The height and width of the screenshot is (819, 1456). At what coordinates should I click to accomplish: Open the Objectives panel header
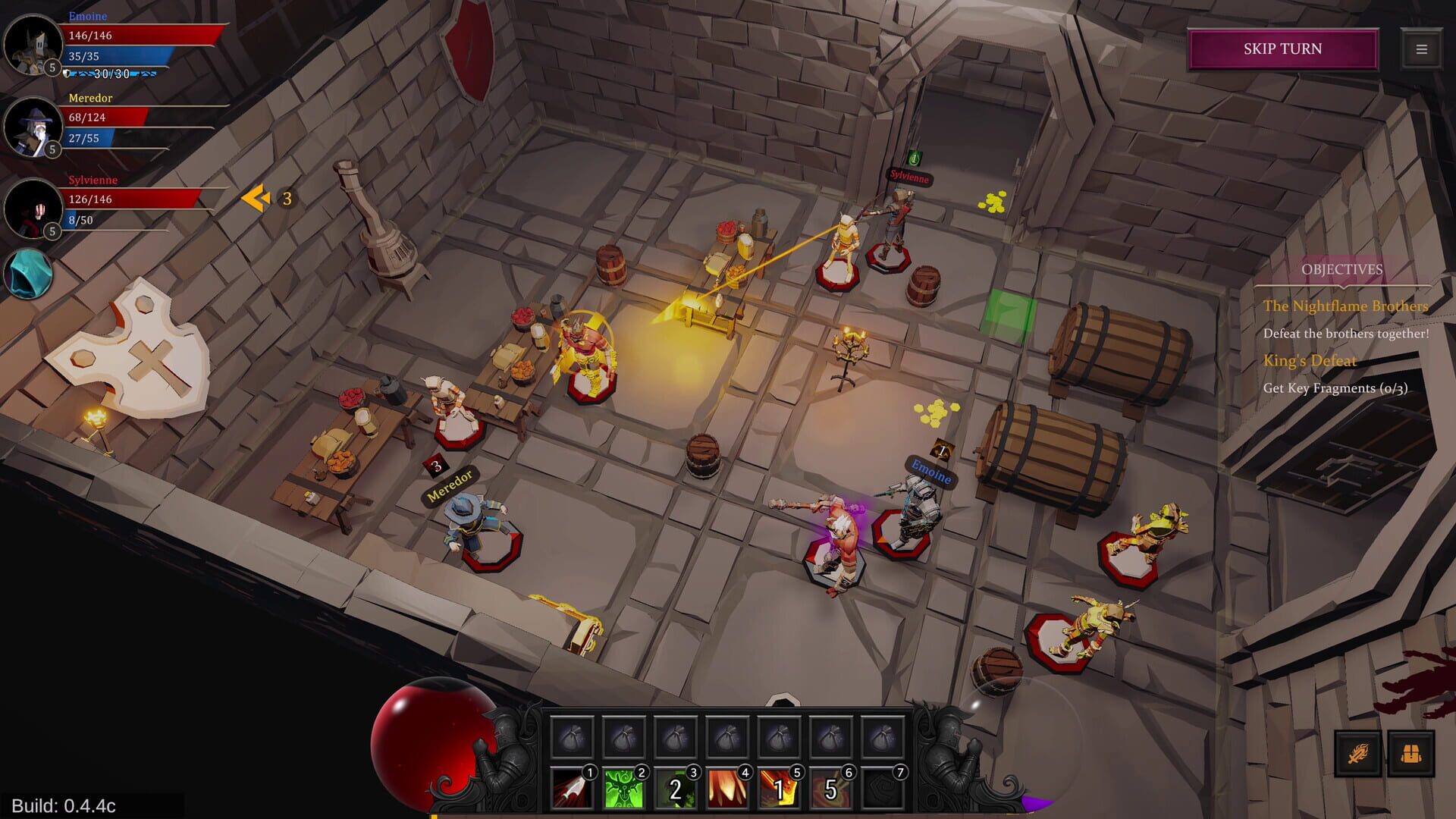pos(1342,267)
